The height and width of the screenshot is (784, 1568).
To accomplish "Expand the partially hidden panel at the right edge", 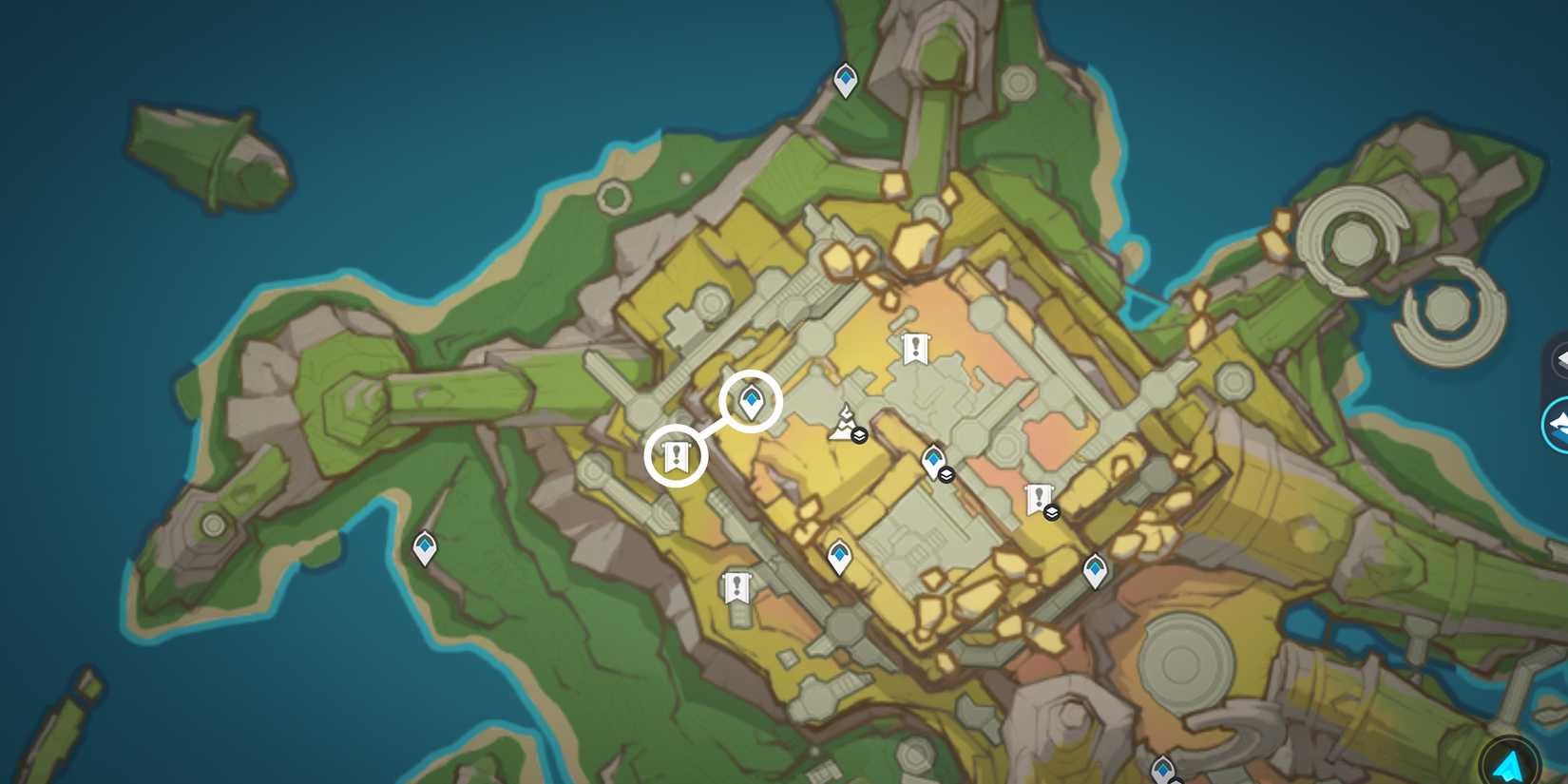I will point(1562,358).
